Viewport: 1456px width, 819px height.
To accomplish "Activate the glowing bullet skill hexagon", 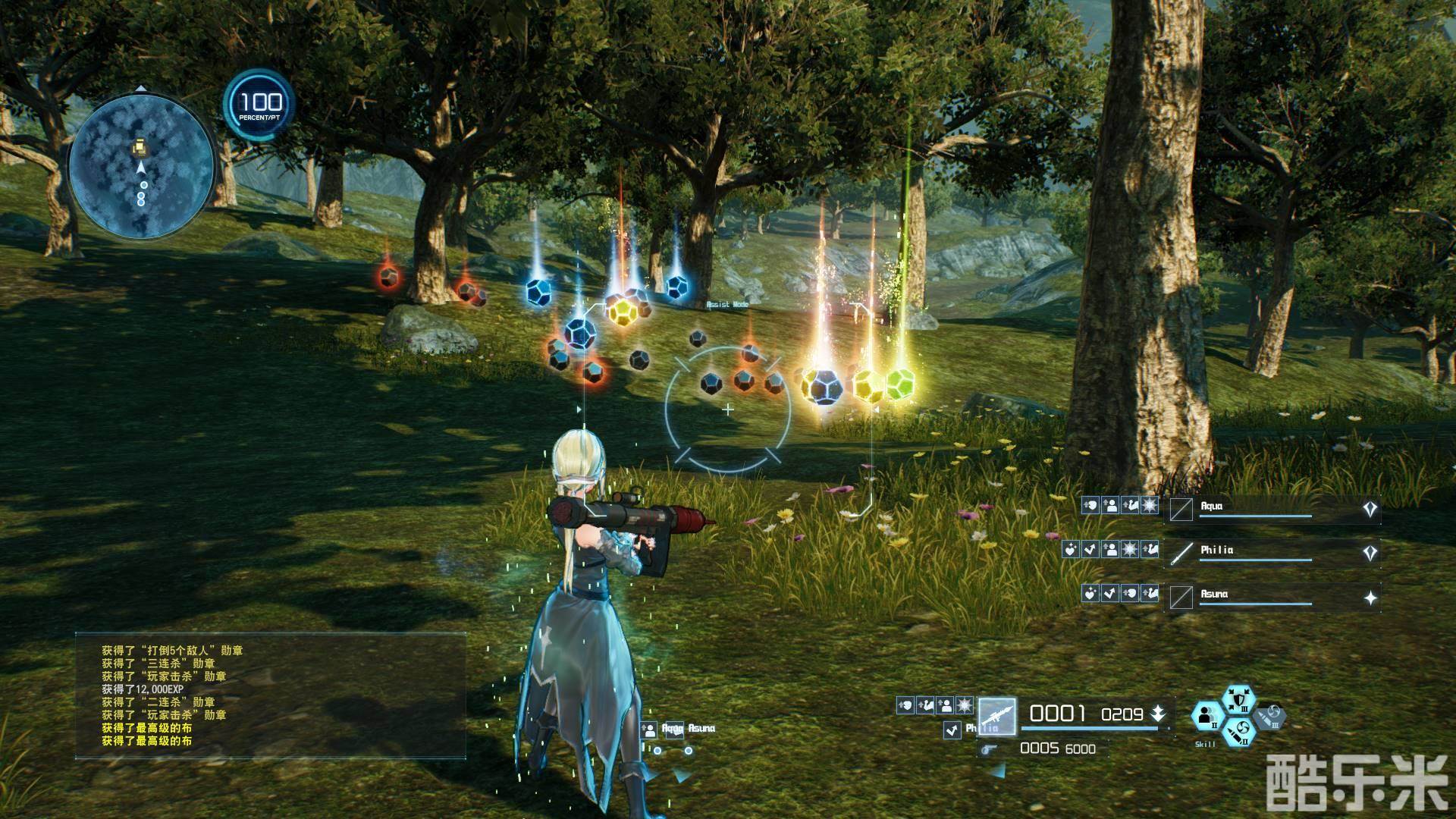I will [x=1238, y=733].
